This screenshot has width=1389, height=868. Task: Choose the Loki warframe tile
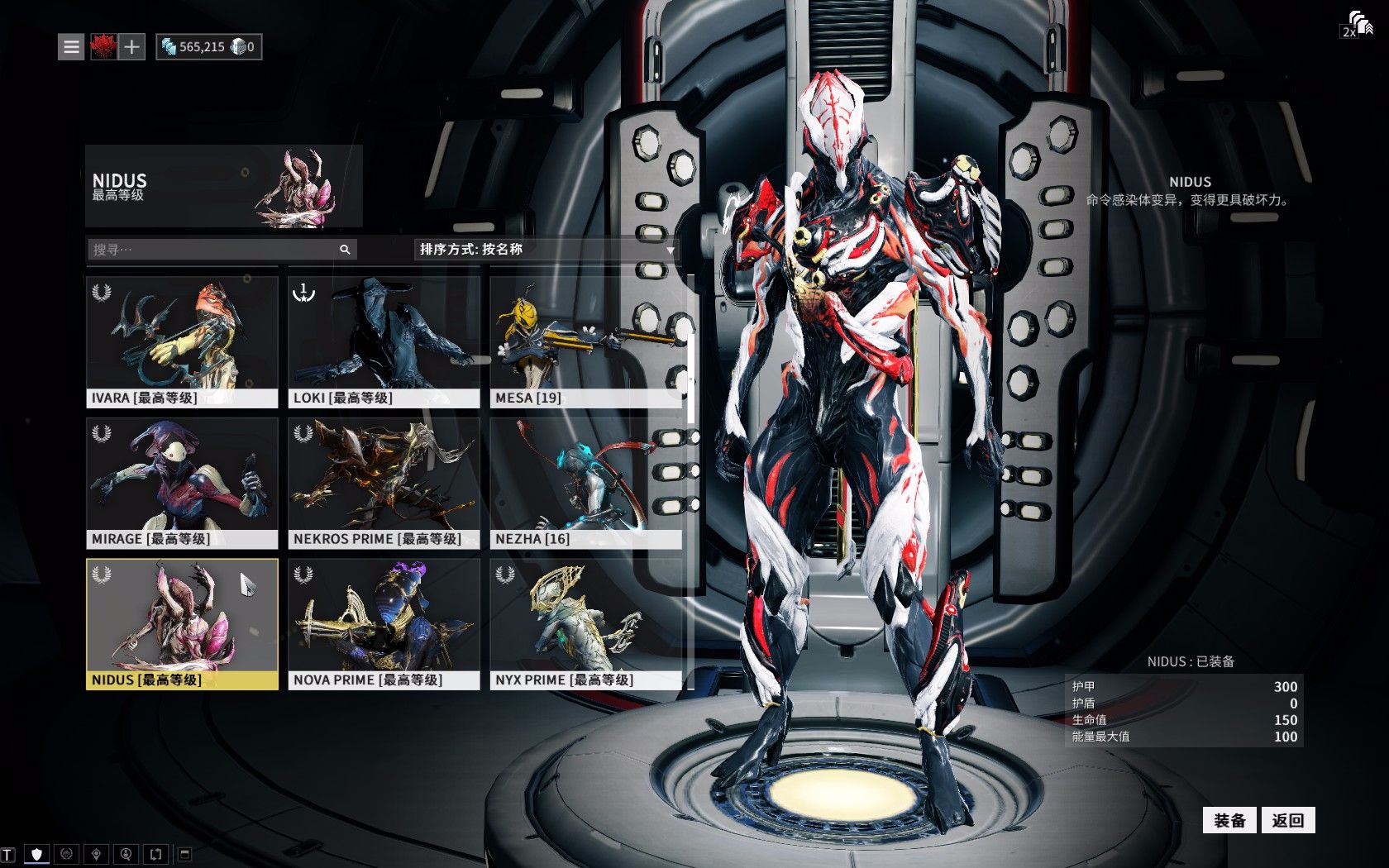pyautogui.click(x=384, y=341)
